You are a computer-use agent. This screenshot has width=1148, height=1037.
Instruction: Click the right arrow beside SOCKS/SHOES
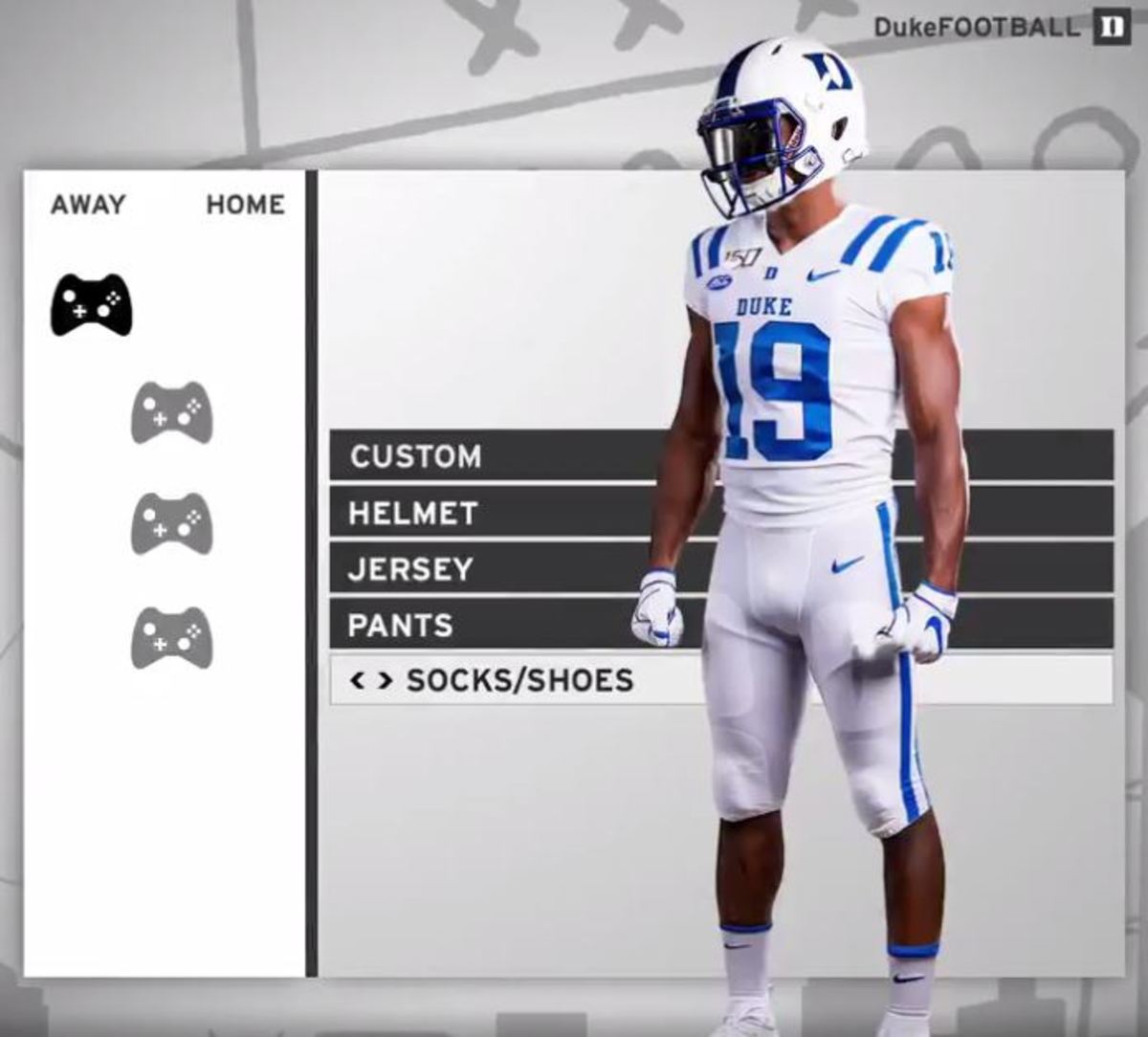point(385,680)
